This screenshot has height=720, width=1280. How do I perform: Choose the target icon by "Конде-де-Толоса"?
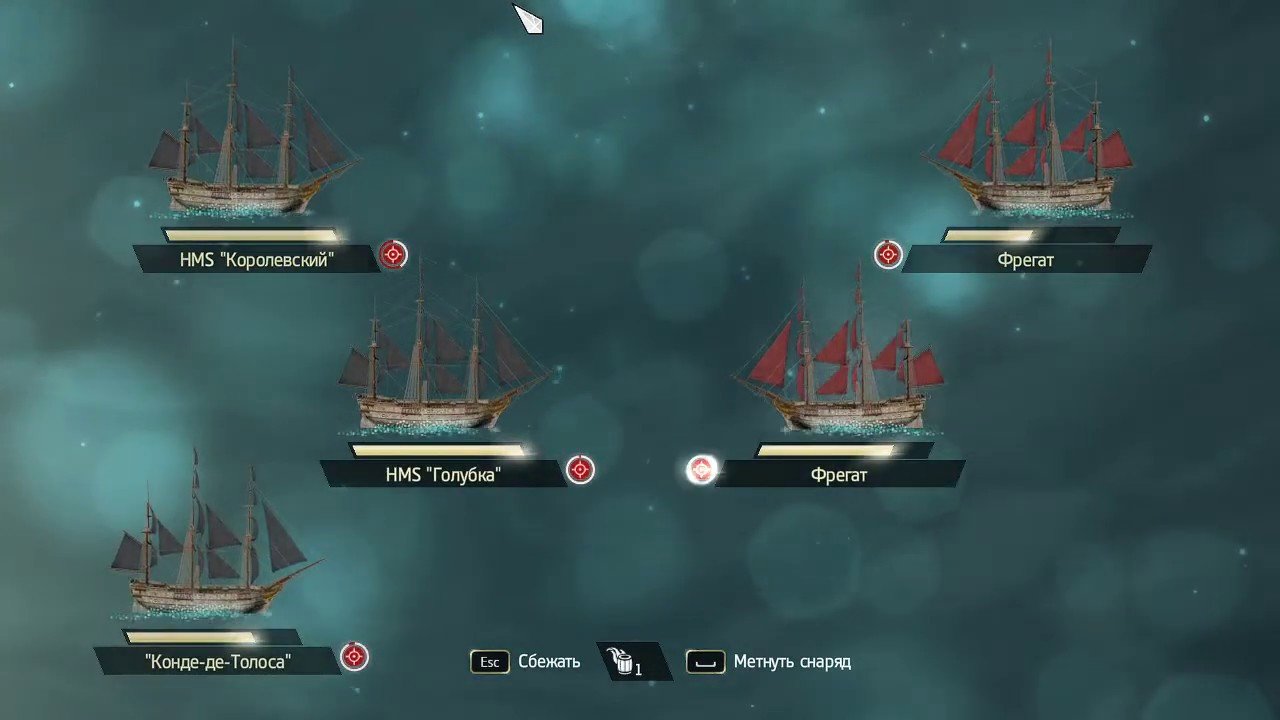(354, 656)
